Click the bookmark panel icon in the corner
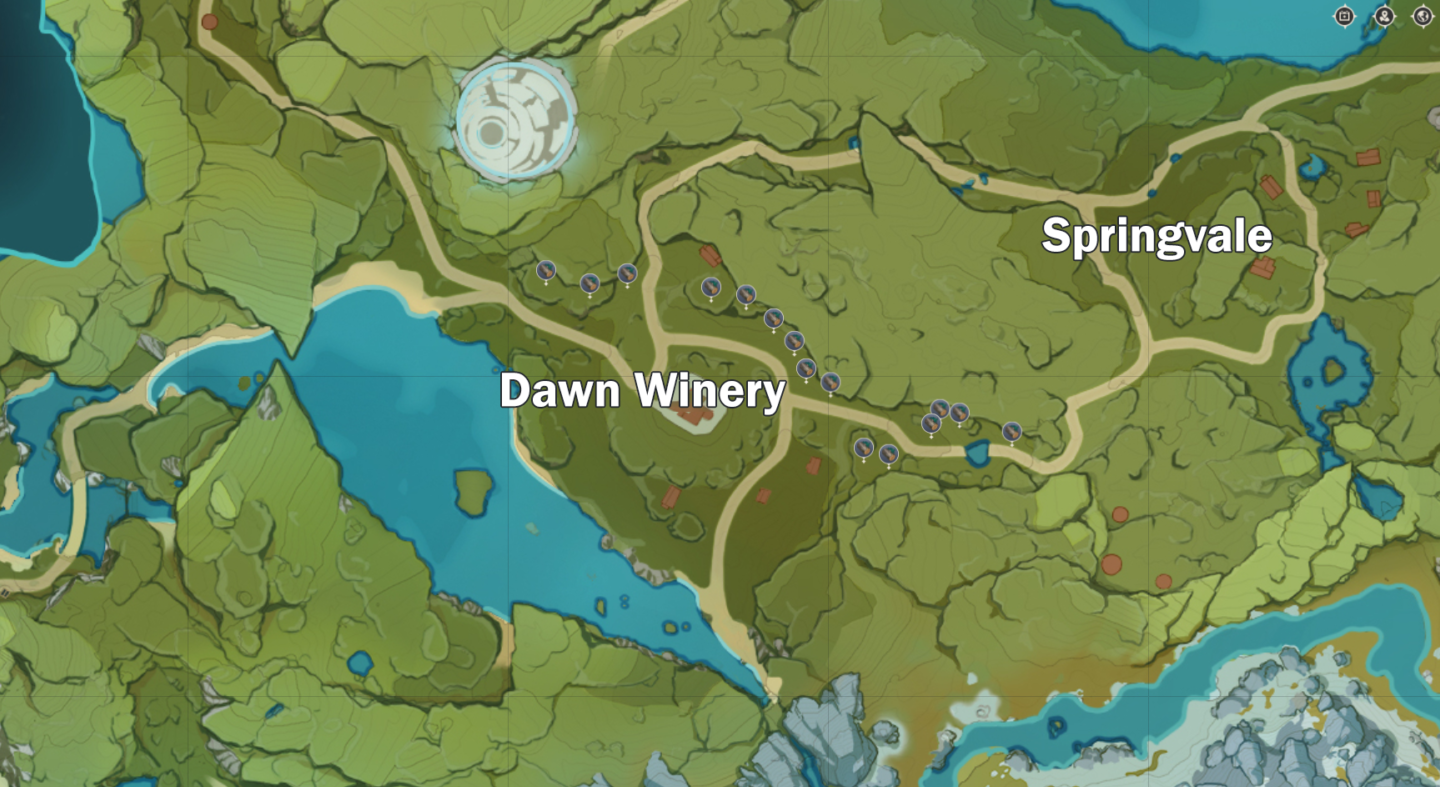This screenshot has height=787, width=1440. (1345, 16)
